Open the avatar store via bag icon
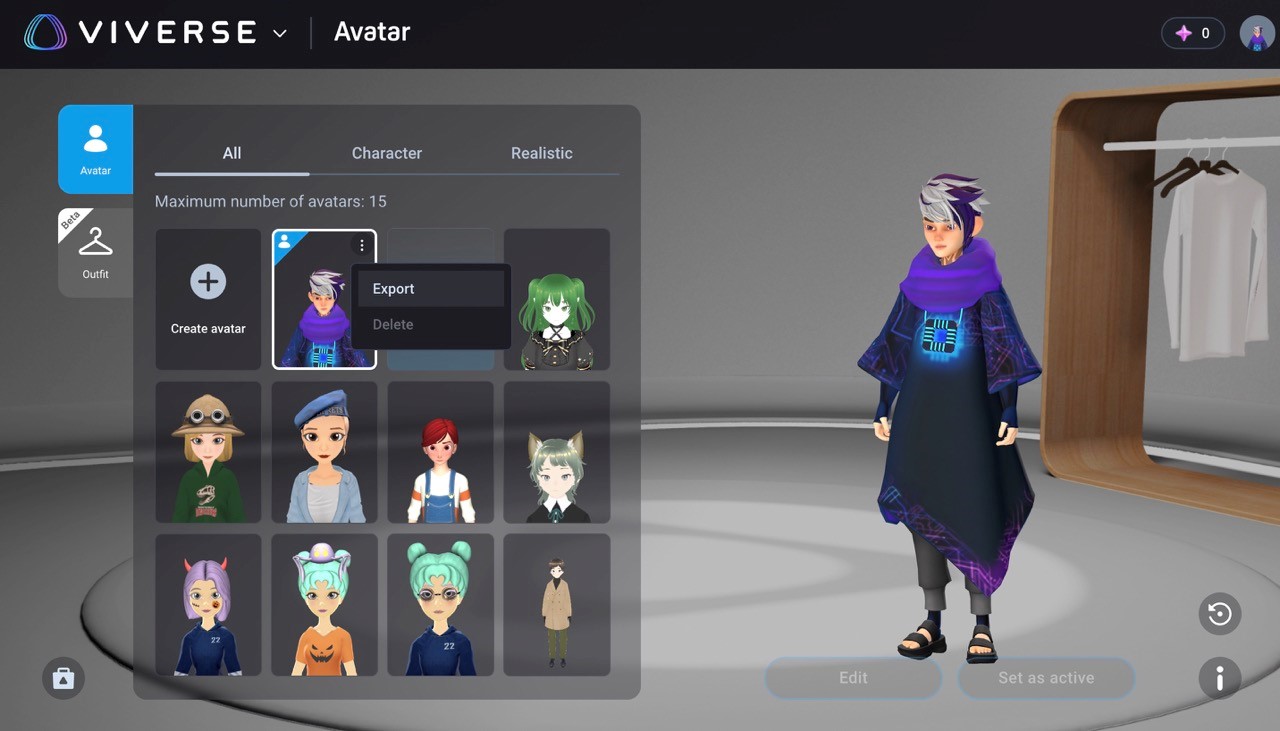Viewport: 1280px width, 731px height. click(63, 678)
